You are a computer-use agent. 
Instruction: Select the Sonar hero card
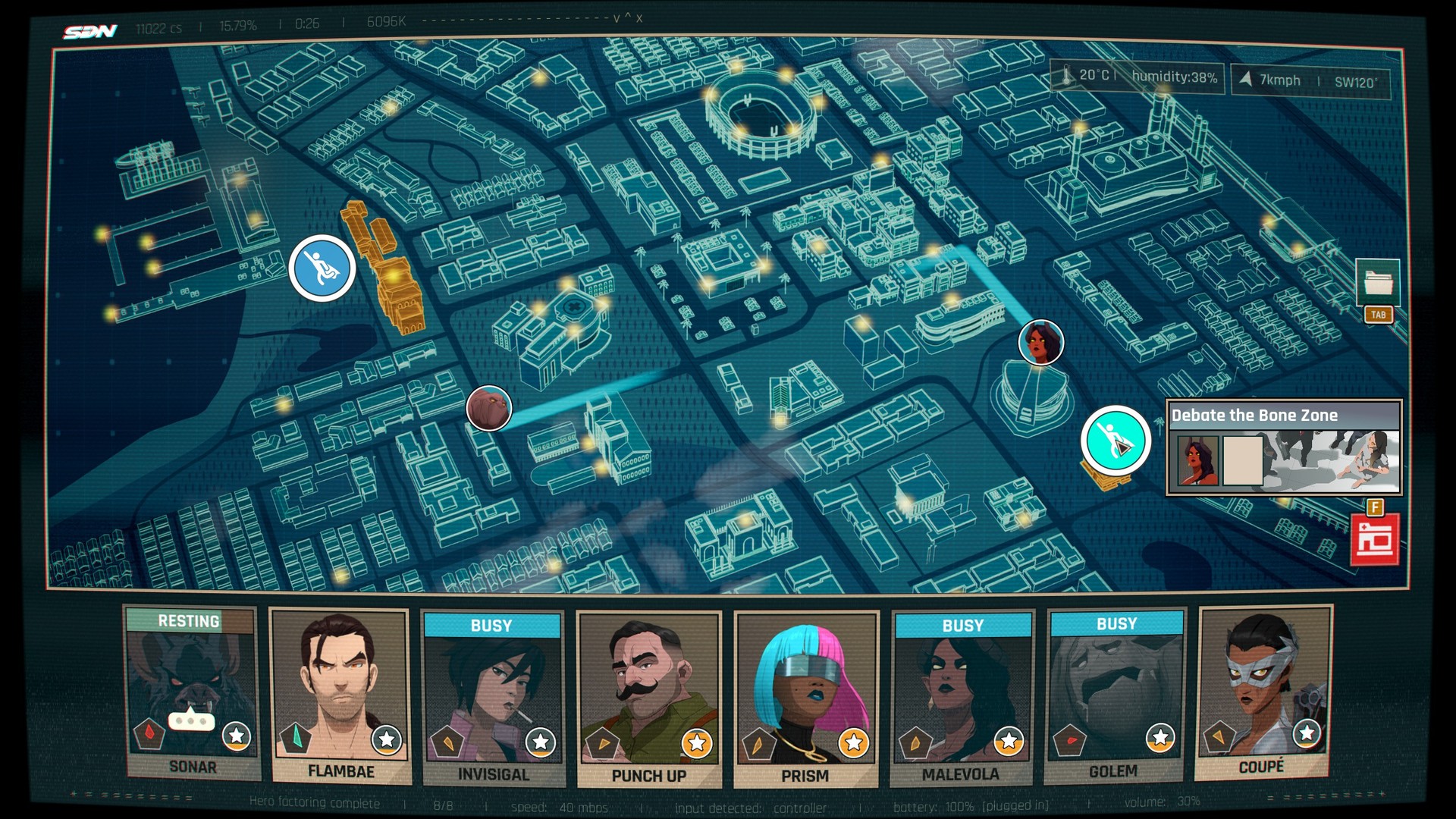193,693
